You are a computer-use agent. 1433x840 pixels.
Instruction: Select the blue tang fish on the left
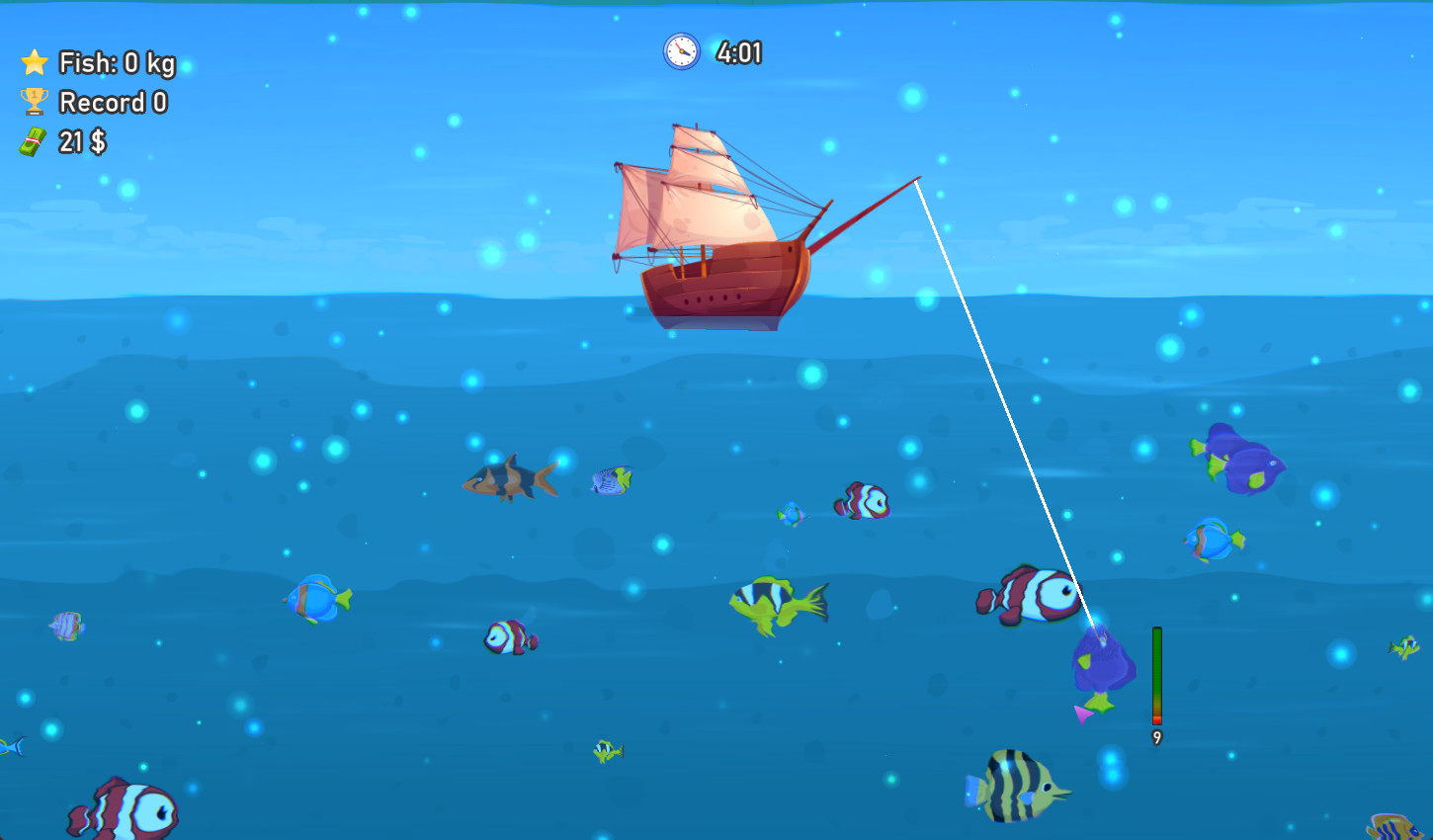coord(316,598)
